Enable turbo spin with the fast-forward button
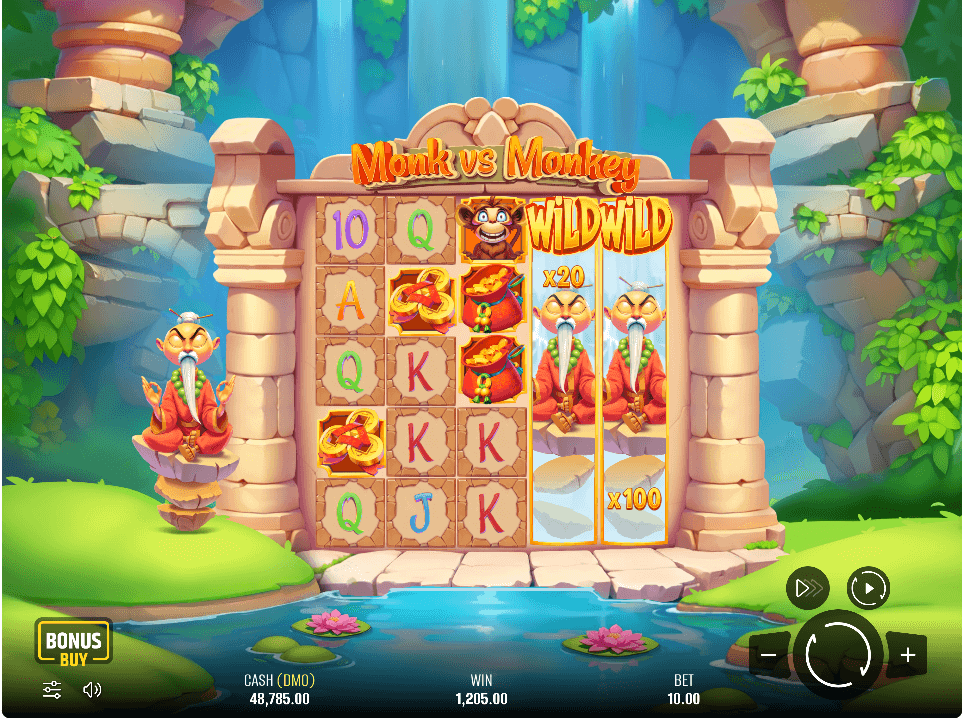The image size is (963, 719). pos(807,589)
